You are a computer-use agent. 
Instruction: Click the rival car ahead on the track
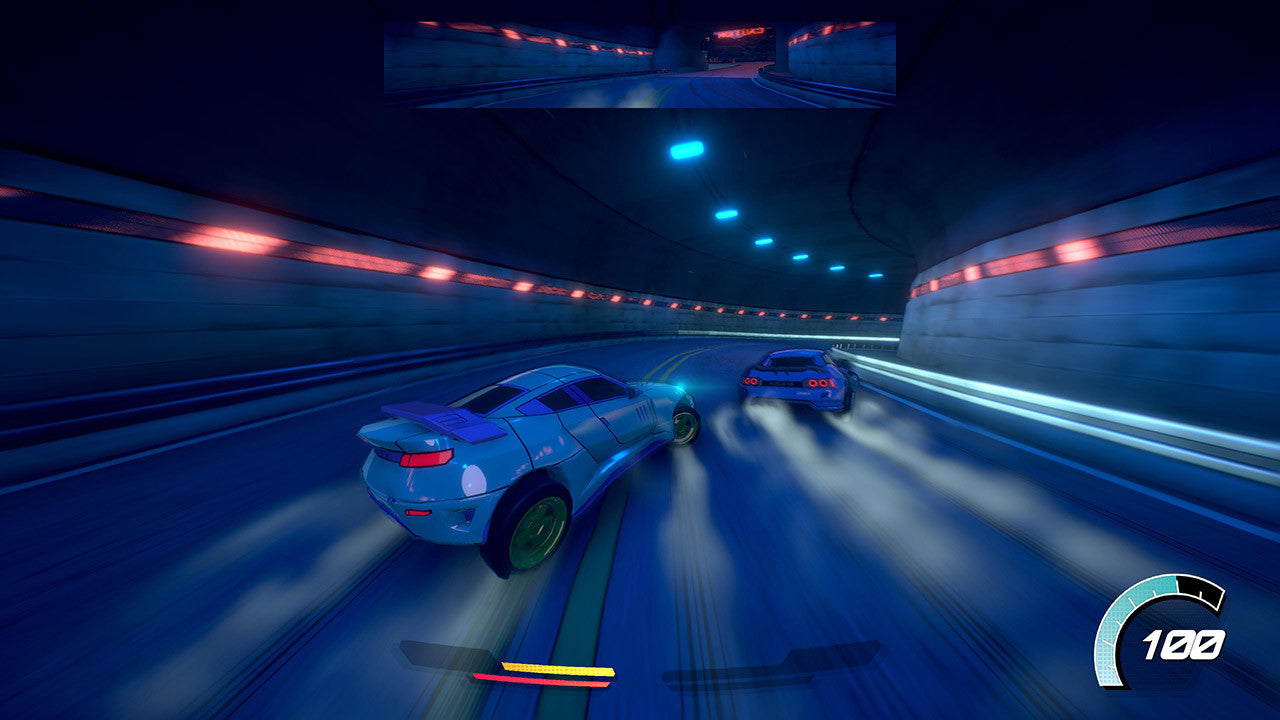(795, 380)
